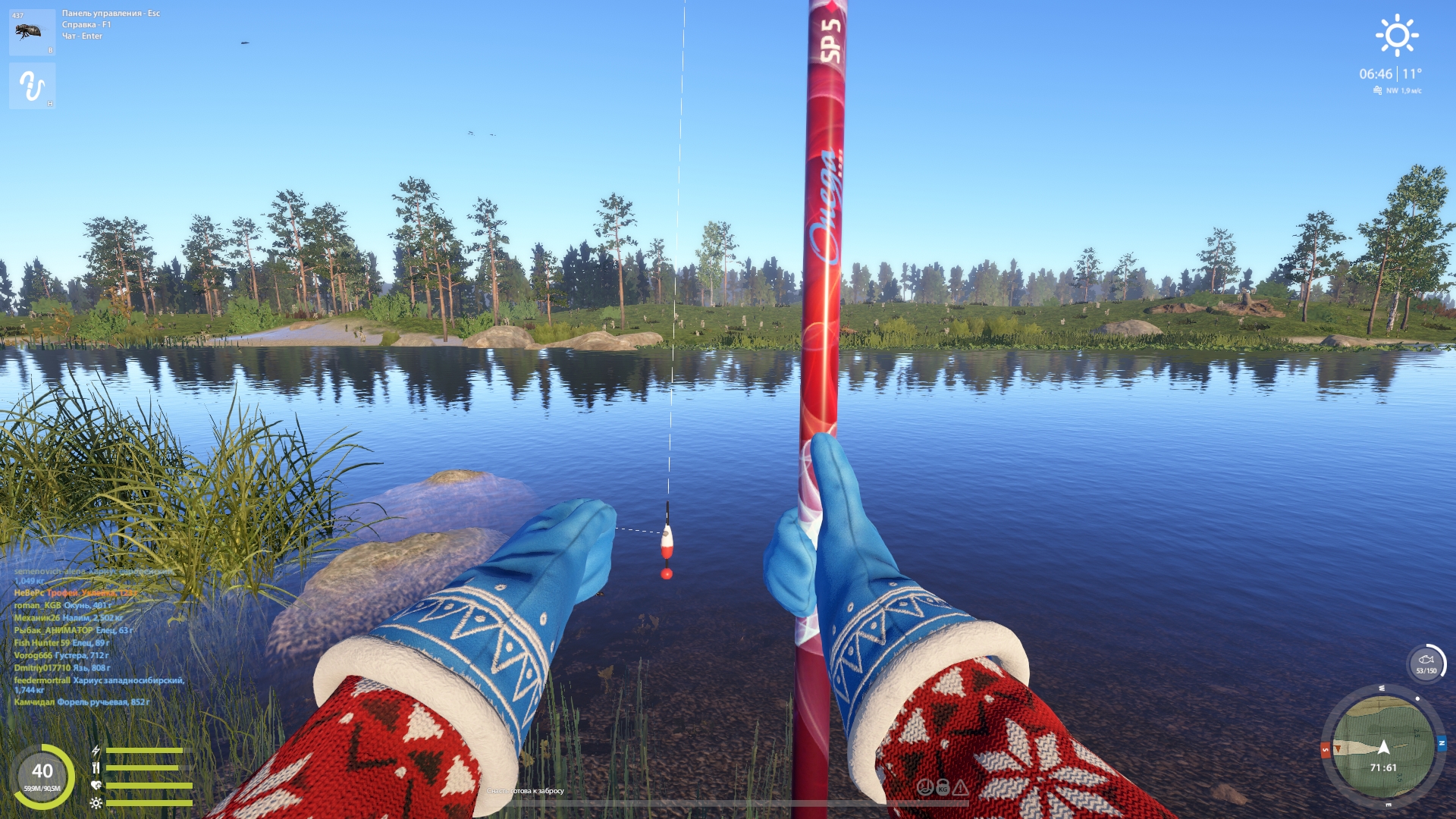
Task: Click the level 40 experience ring
Action: tap(42, 776)
